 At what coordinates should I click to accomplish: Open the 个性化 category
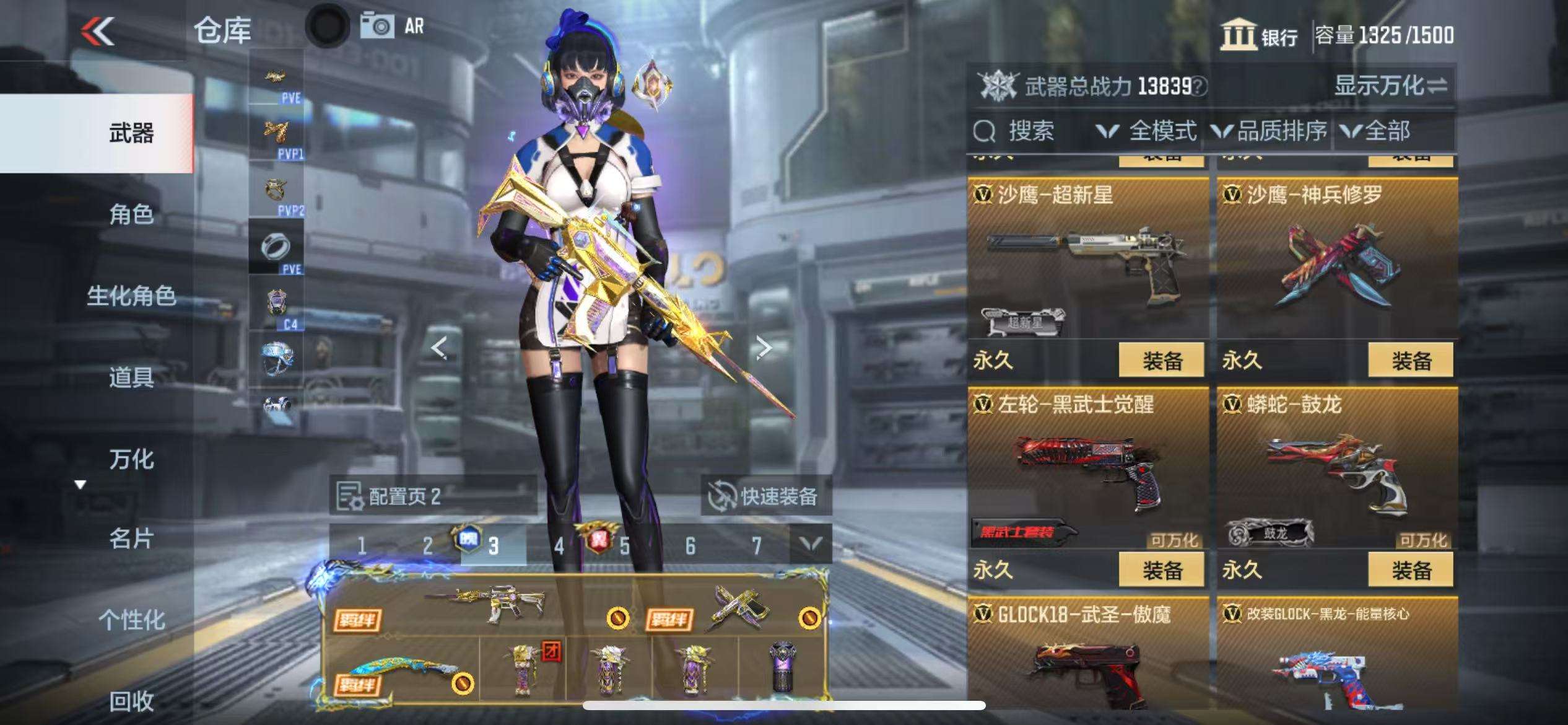[x=131, y=620]
